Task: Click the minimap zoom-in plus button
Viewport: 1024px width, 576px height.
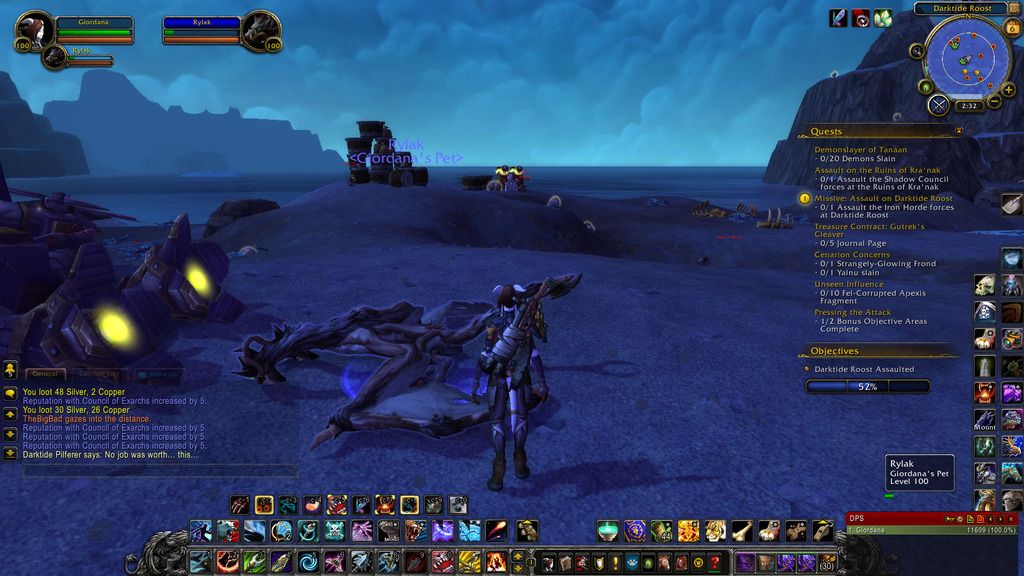Action: (x=1009, y=89)
